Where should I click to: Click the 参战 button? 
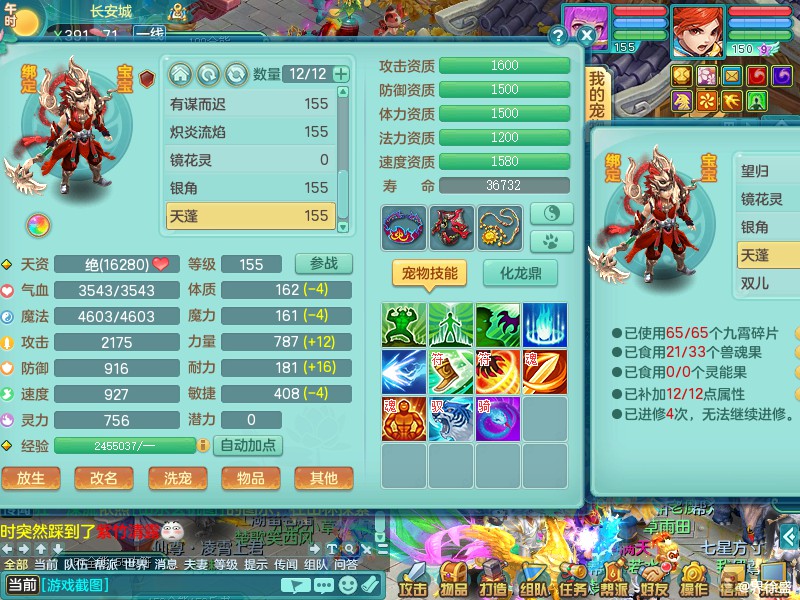tap(323, 264)
